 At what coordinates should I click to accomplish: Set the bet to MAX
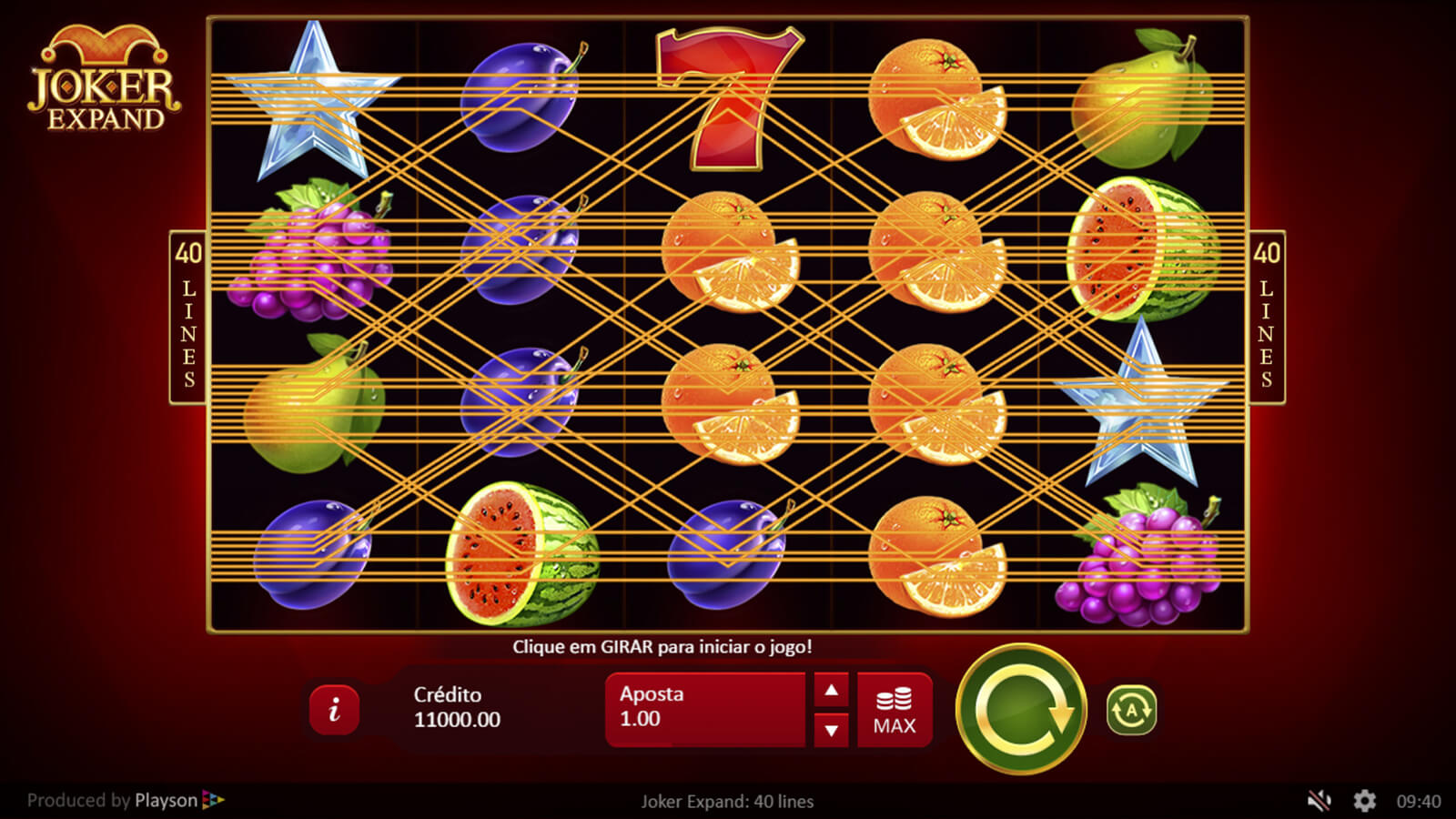(x=895, y=711)
